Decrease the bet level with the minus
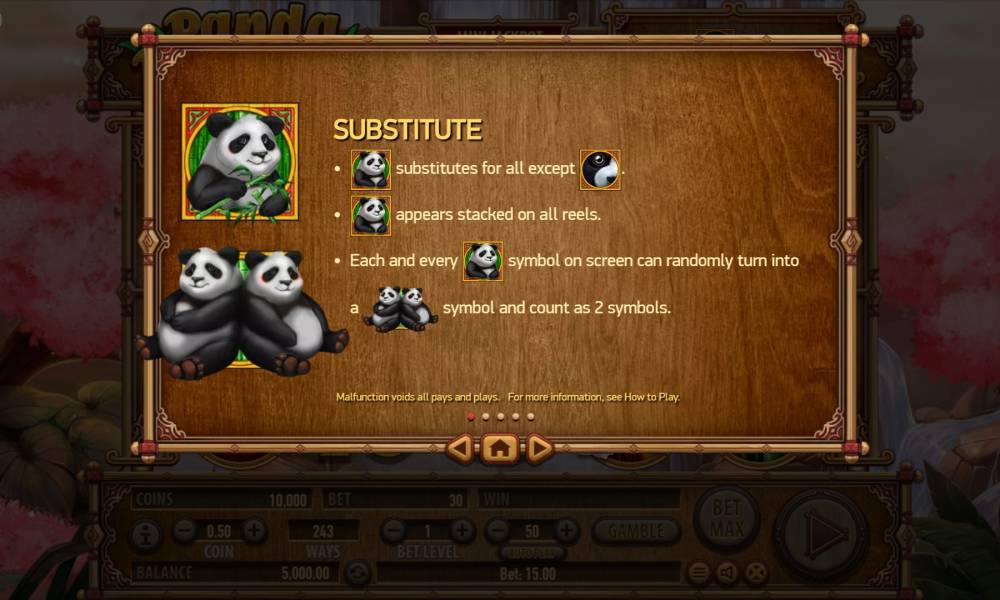 (393, 531)
